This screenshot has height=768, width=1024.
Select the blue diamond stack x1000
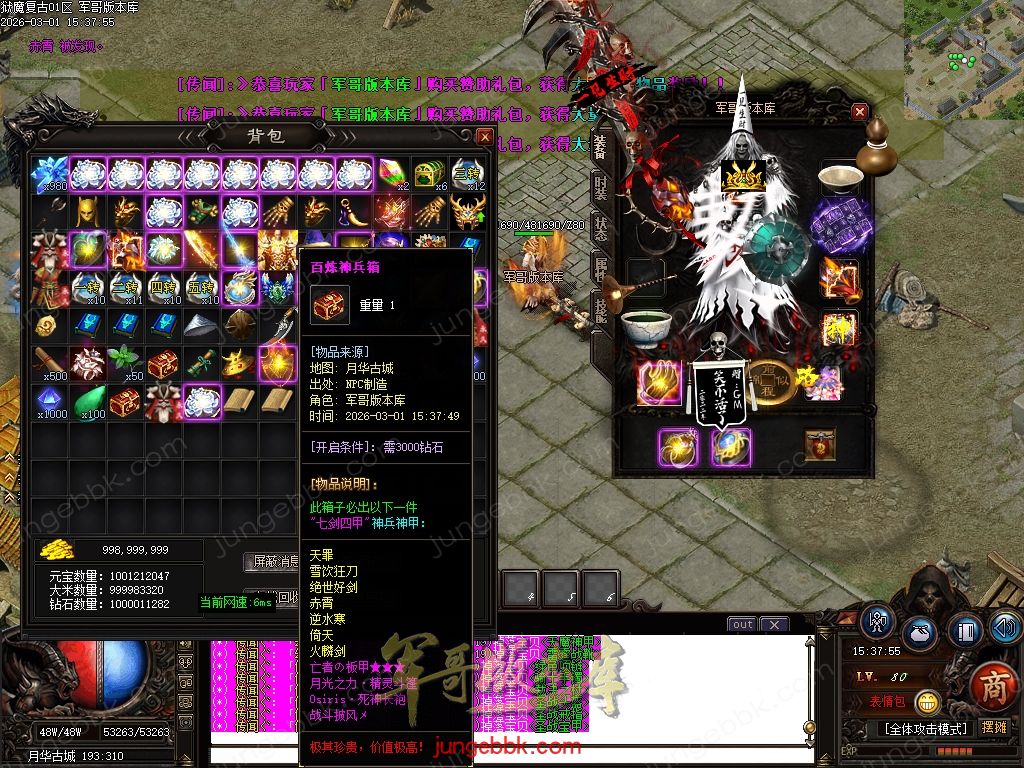point(50,402)
